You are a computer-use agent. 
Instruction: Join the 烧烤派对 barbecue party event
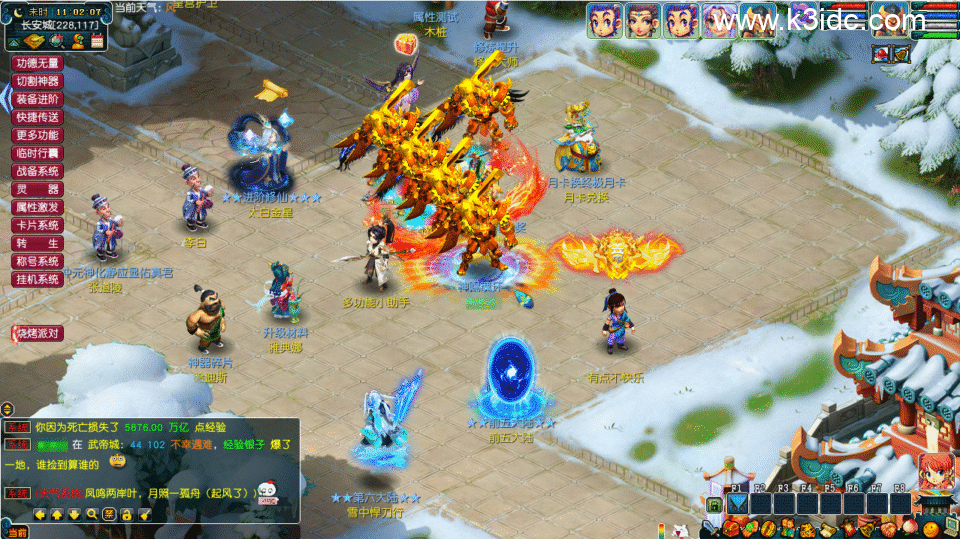[x=37, y=333]
